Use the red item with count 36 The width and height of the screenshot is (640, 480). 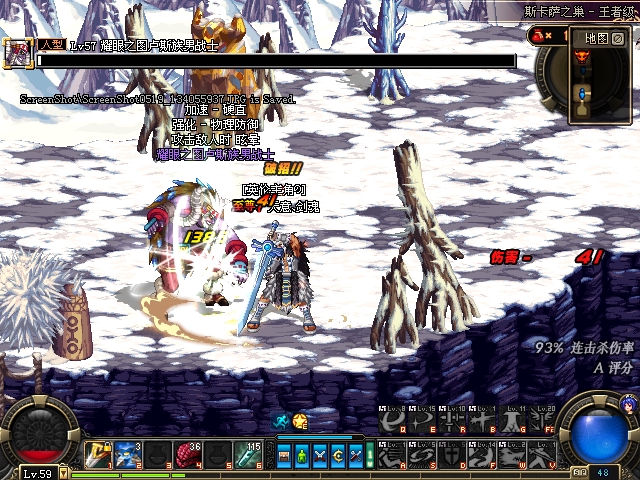click(x=189, y=455)
